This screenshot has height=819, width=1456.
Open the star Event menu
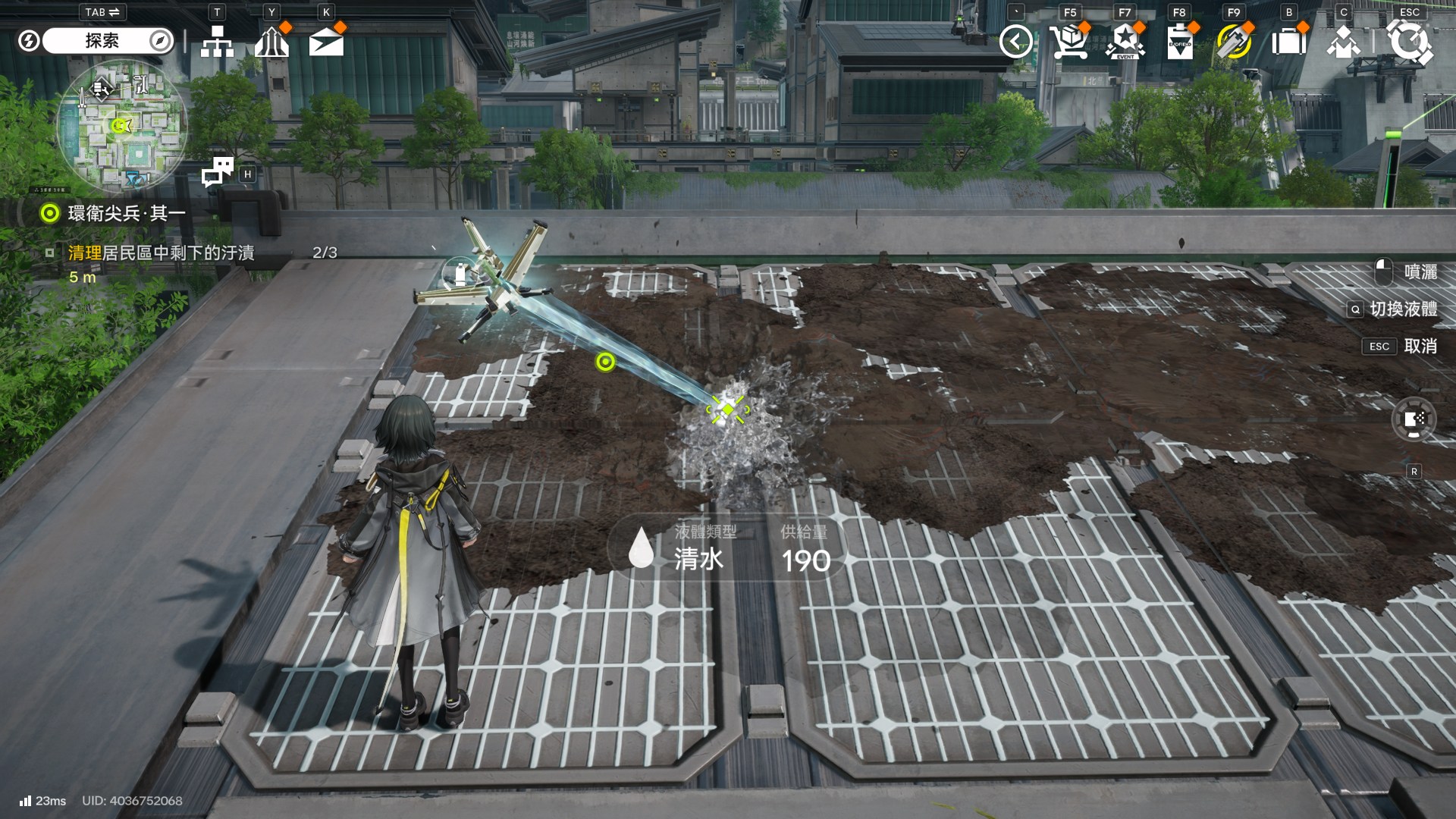tap(1125, 42)
